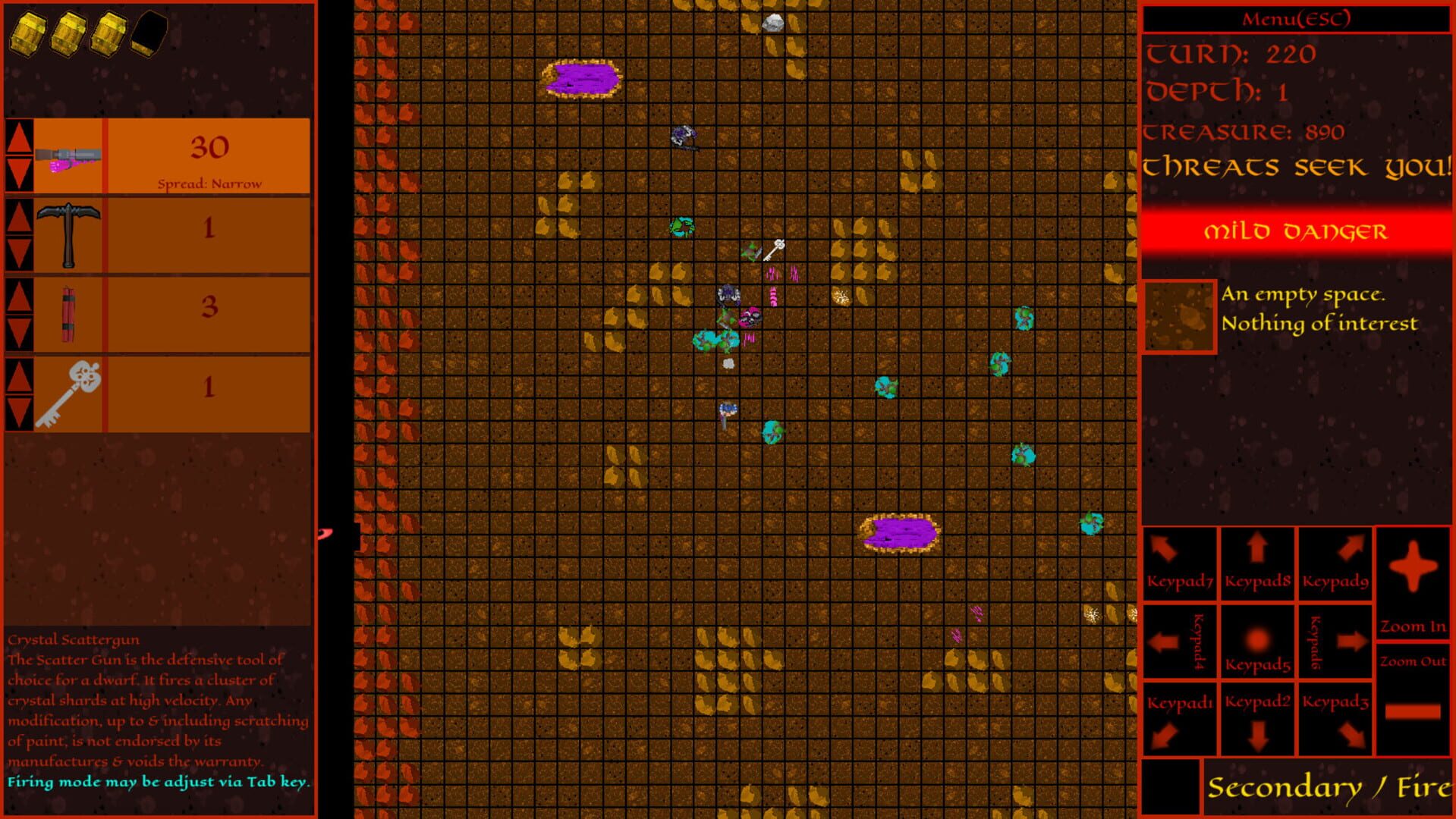
Task: Open the Menu(ESC) at top right
Action: click(1294, 20)
